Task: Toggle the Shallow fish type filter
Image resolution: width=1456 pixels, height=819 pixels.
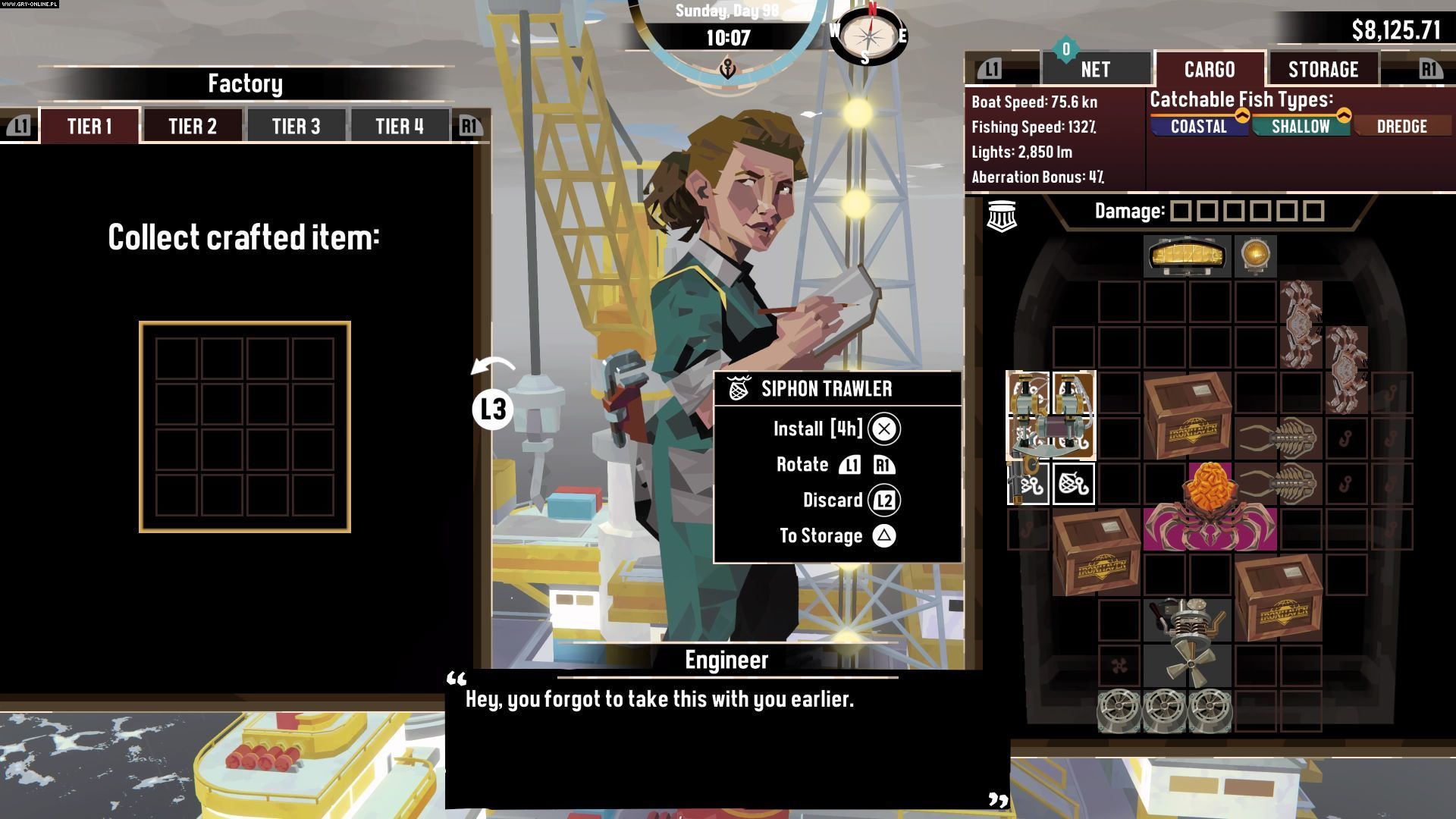Action: (x=1300, y=127)
